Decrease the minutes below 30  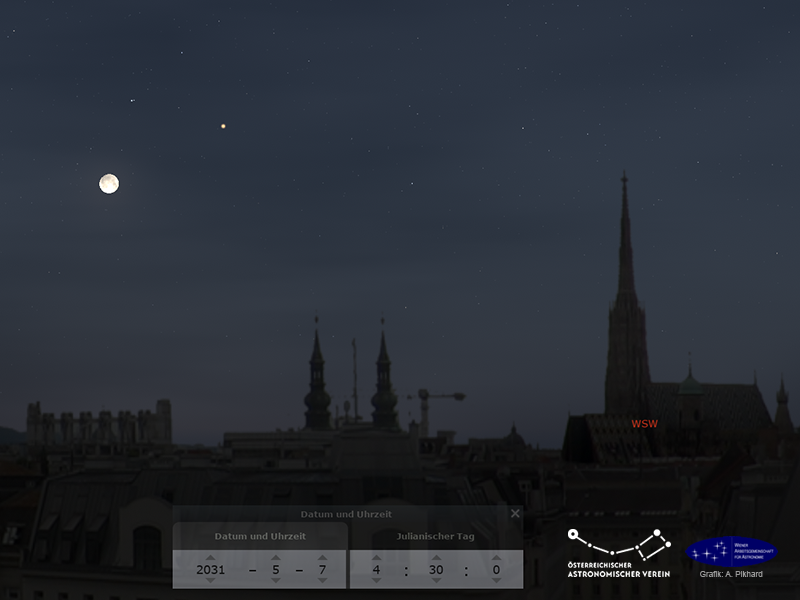(x=436, y=580)
